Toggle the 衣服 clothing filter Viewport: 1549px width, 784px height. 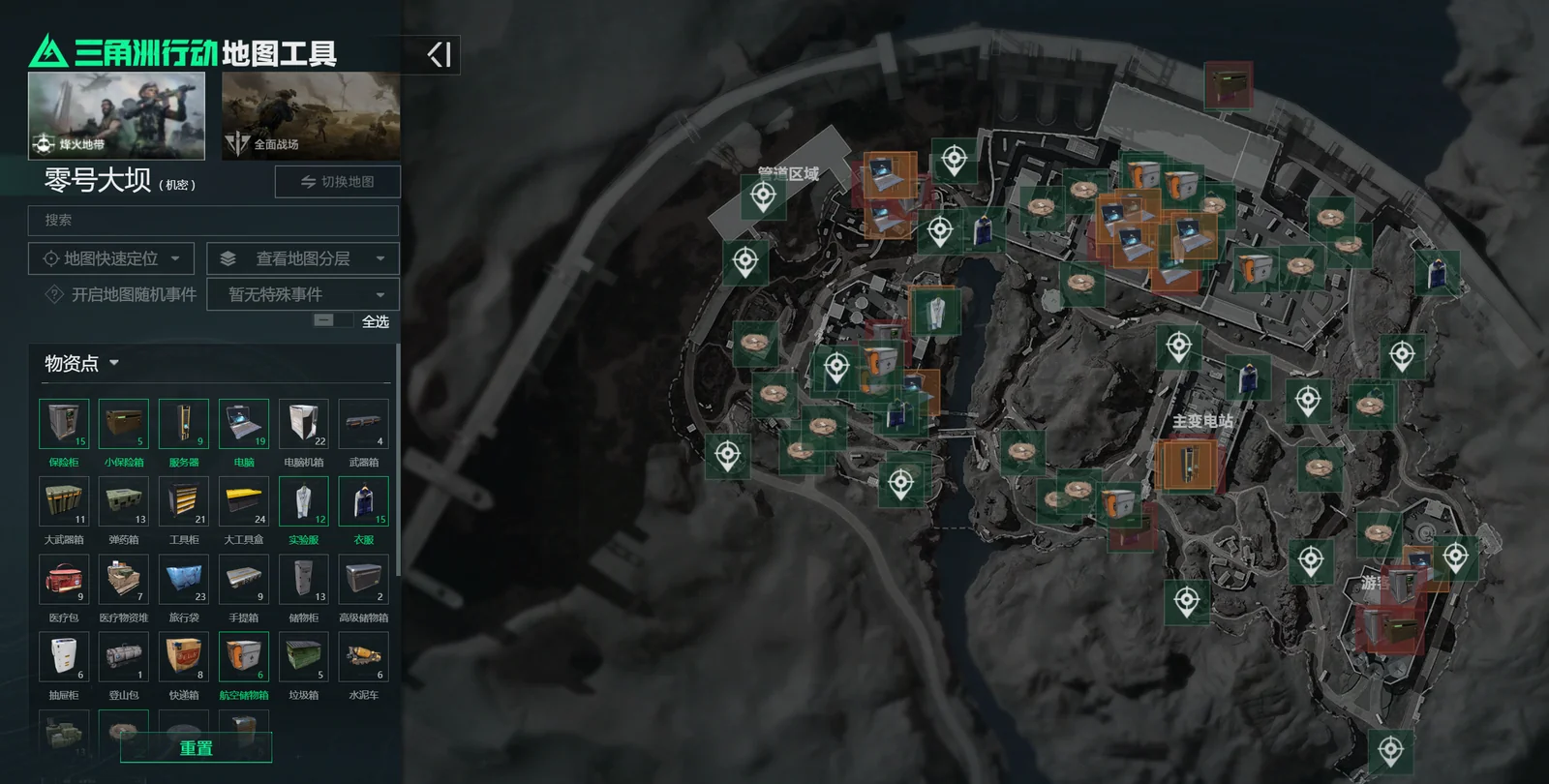[x=364, y=501]
